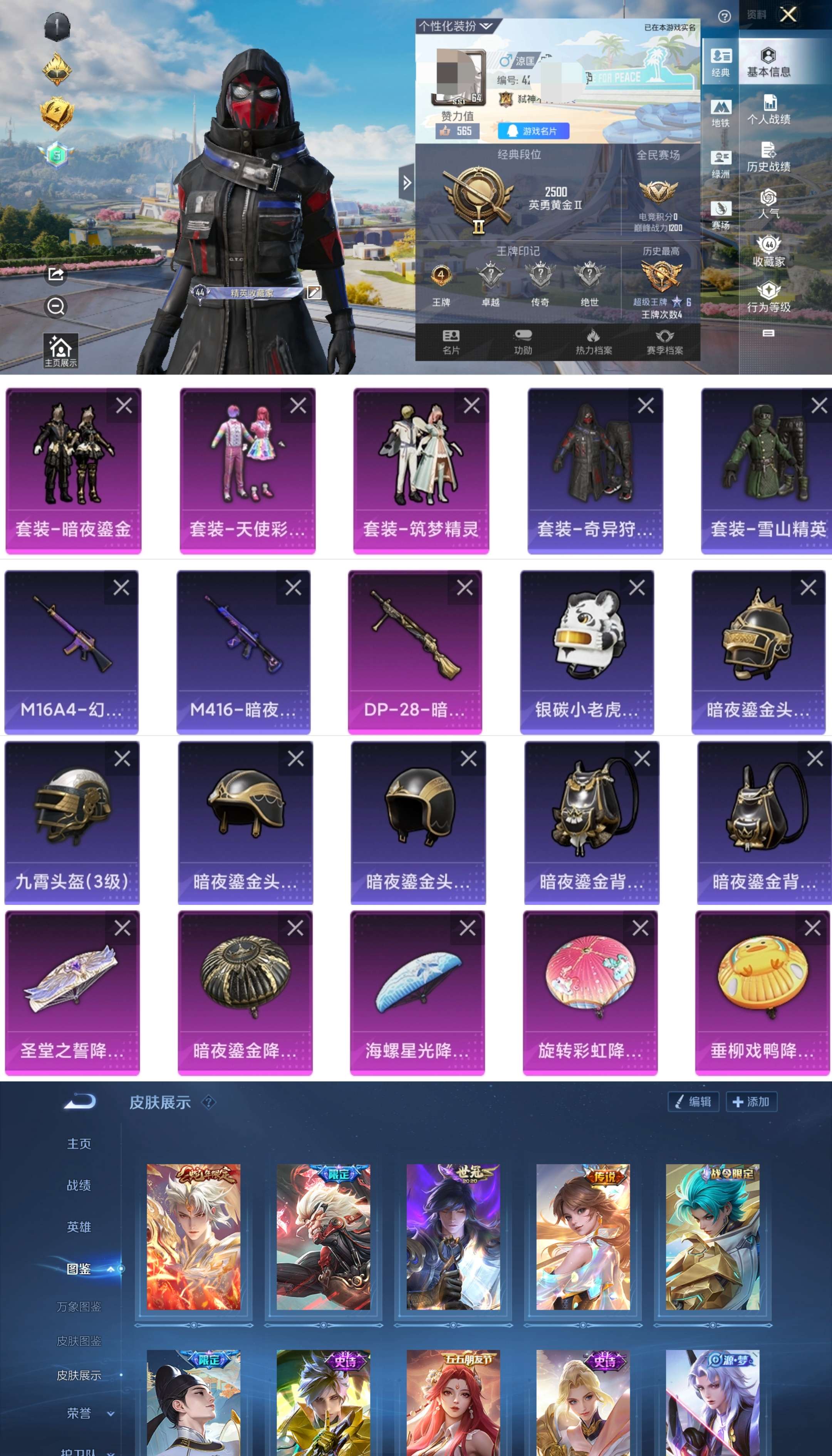Screen dimensions: 832x1456
Task: Collapse the 个性化装扮 dropdown arrow
Action: click(x=486, y=26)
